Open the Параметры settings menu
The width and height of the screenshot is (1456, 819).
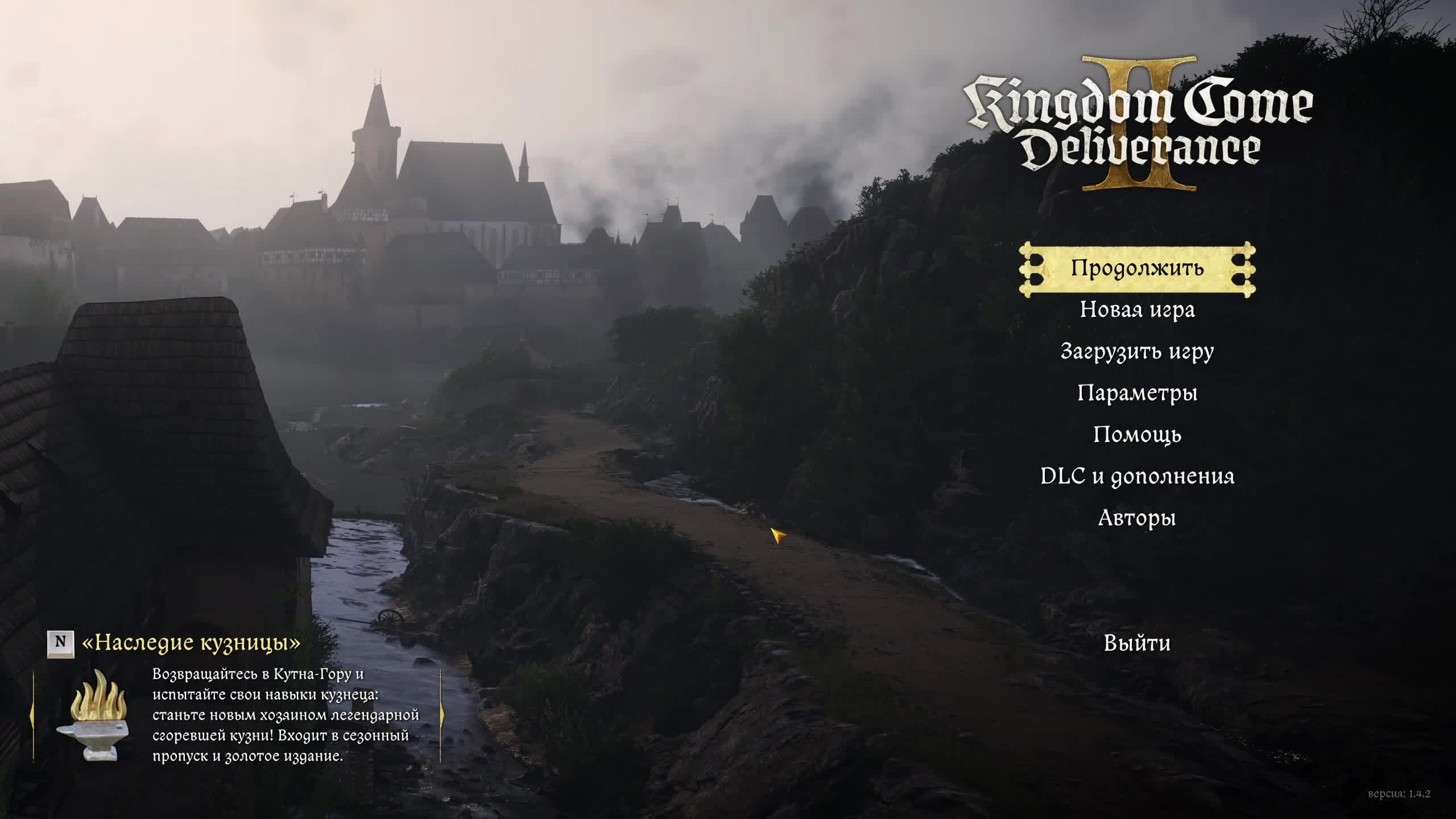click(x=1137, y=393)
